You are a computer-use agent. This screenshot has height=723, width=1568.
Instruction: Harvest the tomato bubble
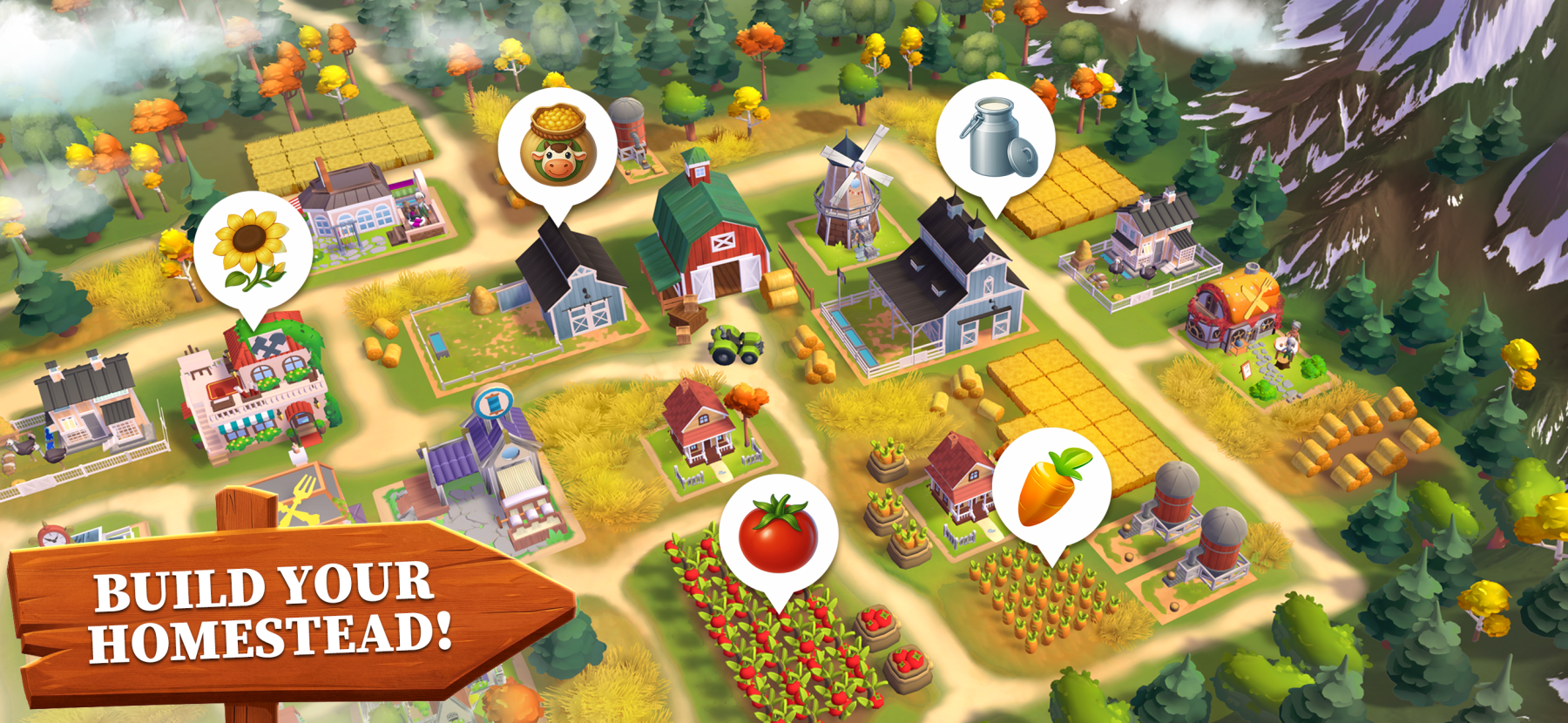pyautogui.click(x=778, y=533)
